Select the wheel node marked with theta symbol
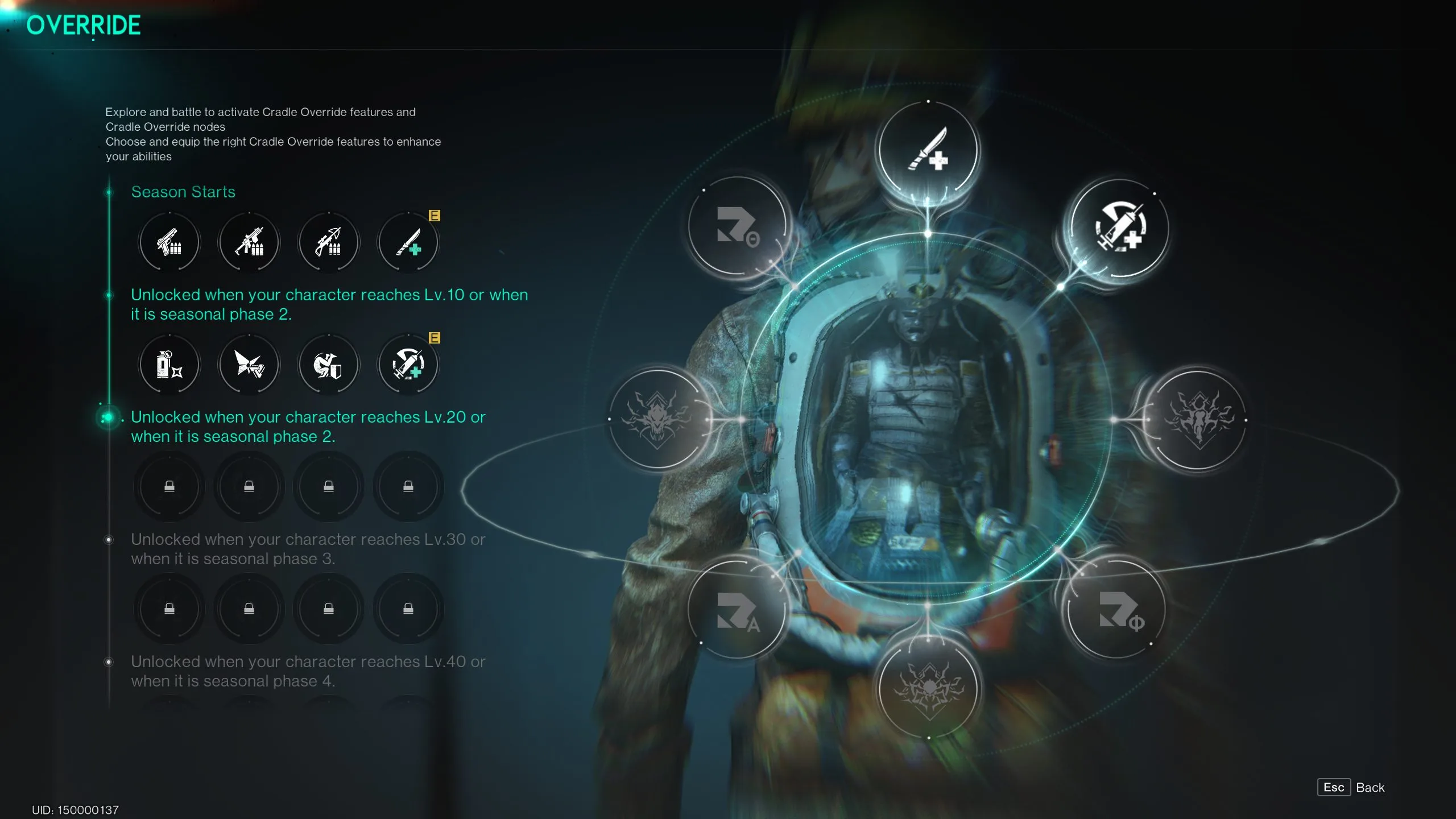 tap(737, 226)
